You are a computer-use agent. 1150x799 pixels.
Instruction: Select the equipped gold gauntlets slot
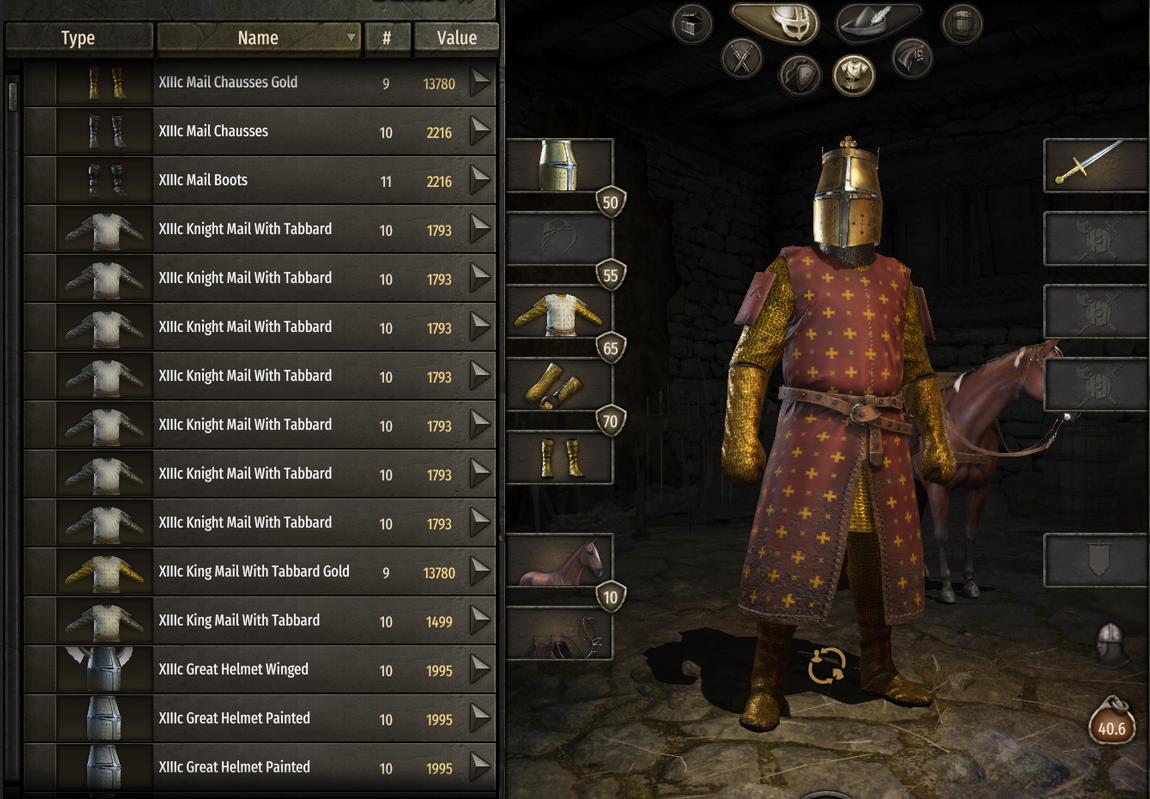558,385
